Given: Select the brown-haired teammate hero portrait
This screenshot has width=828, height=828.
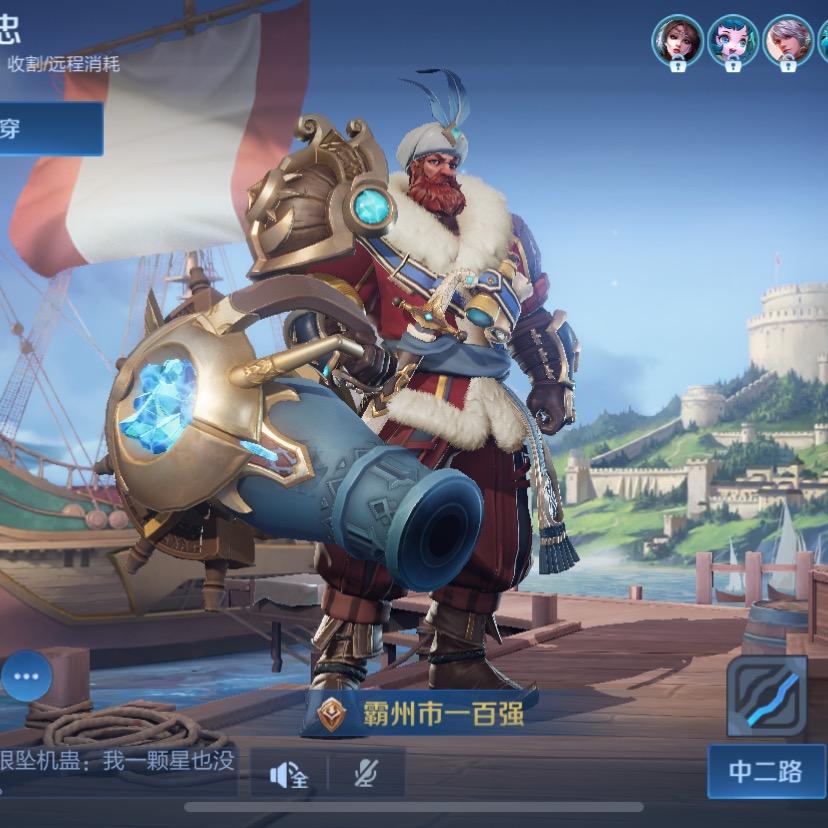Looking at the screenshot, I should pyautogui.click(x=677, y=41).
